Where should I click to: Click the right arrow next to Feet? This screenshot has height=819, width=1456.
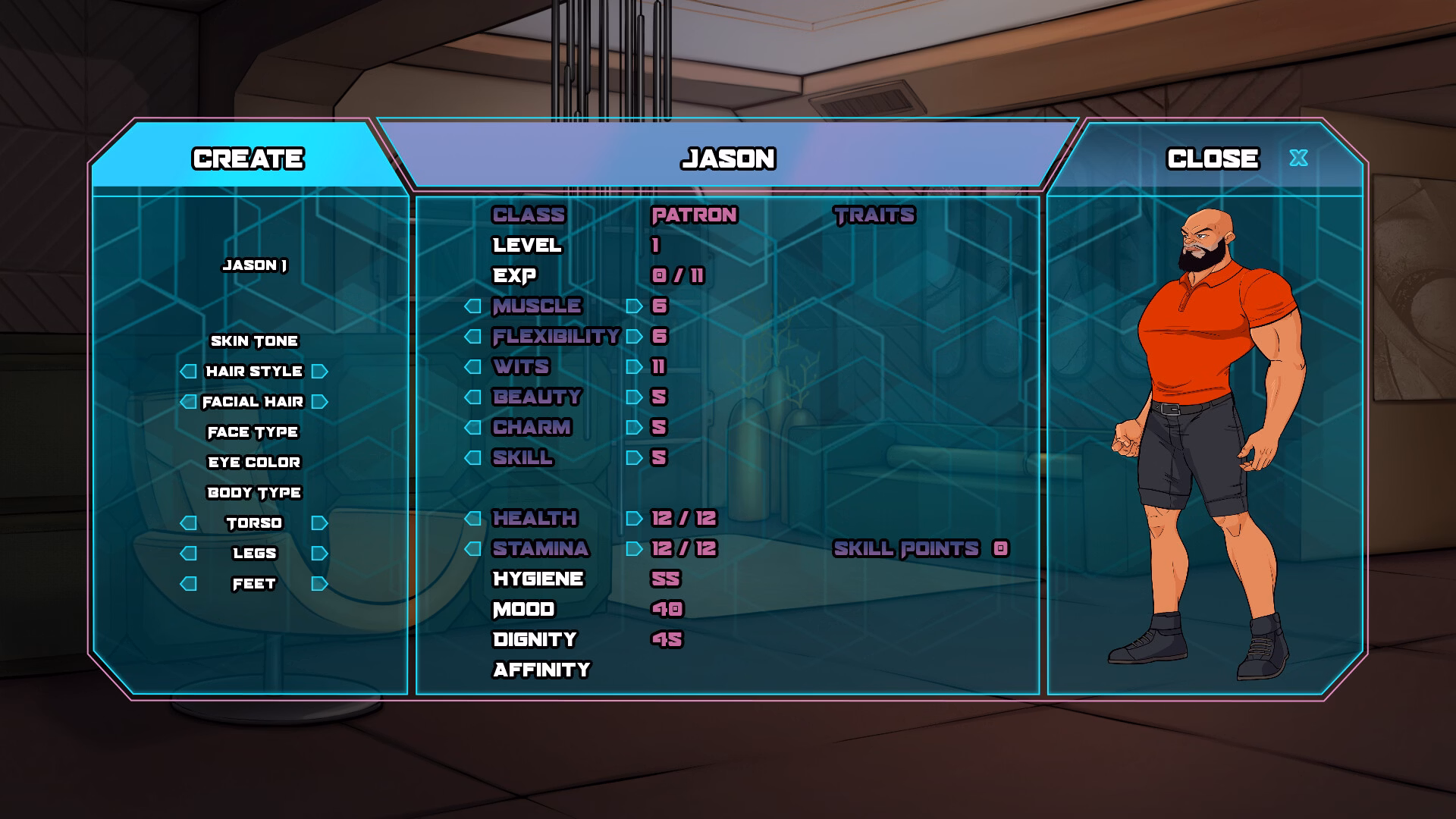[x=318, y=584]
